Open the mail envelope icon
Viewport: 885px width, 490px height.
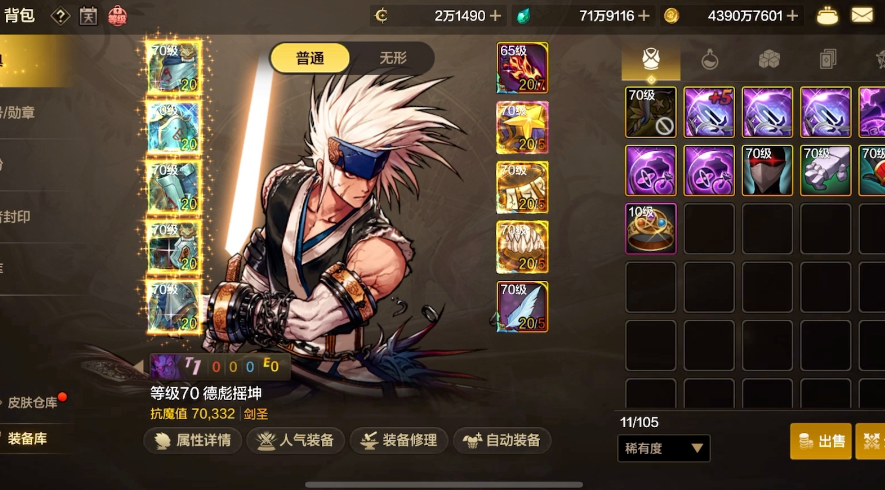tap(862, 15)
